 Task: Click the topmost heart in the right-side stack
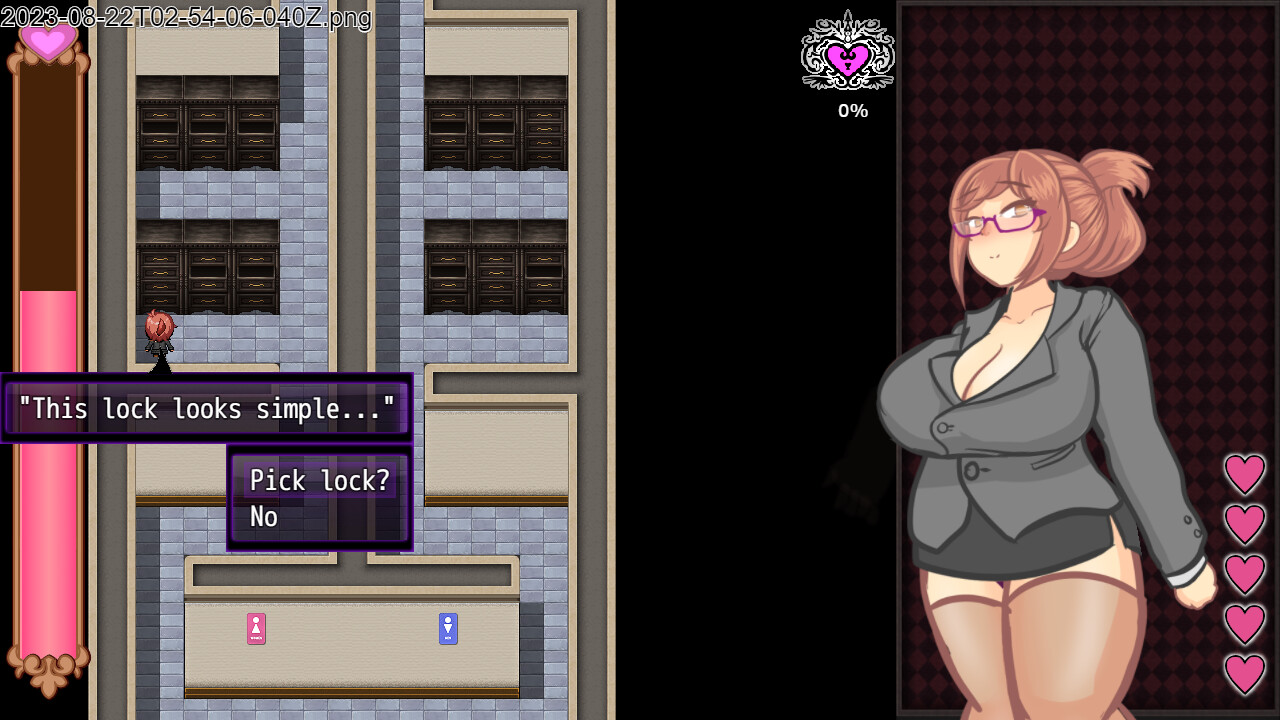coord(1245,475)
